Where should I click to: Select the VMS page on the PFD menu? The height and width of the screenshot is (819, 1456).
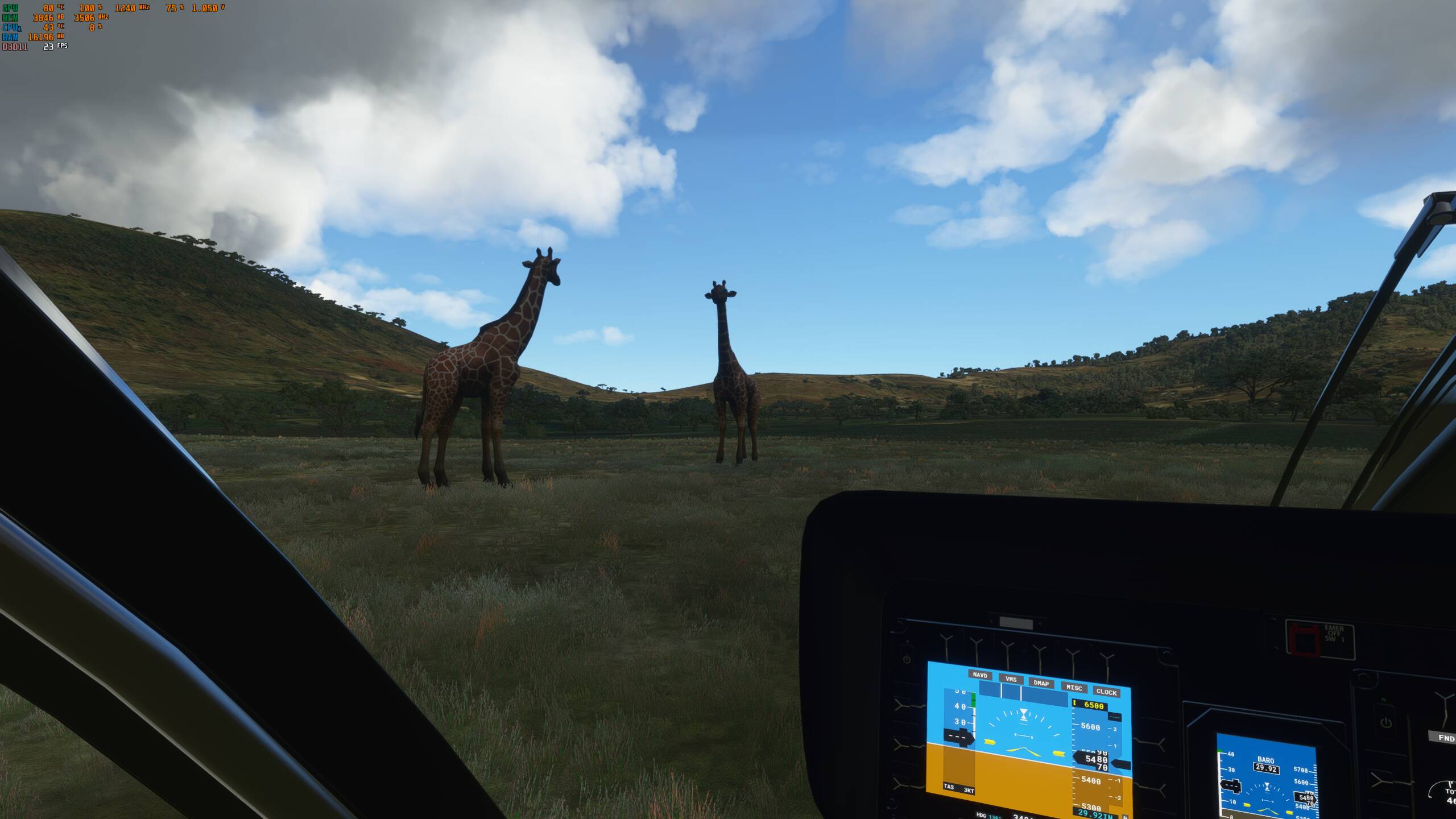tap(1011, 679)
